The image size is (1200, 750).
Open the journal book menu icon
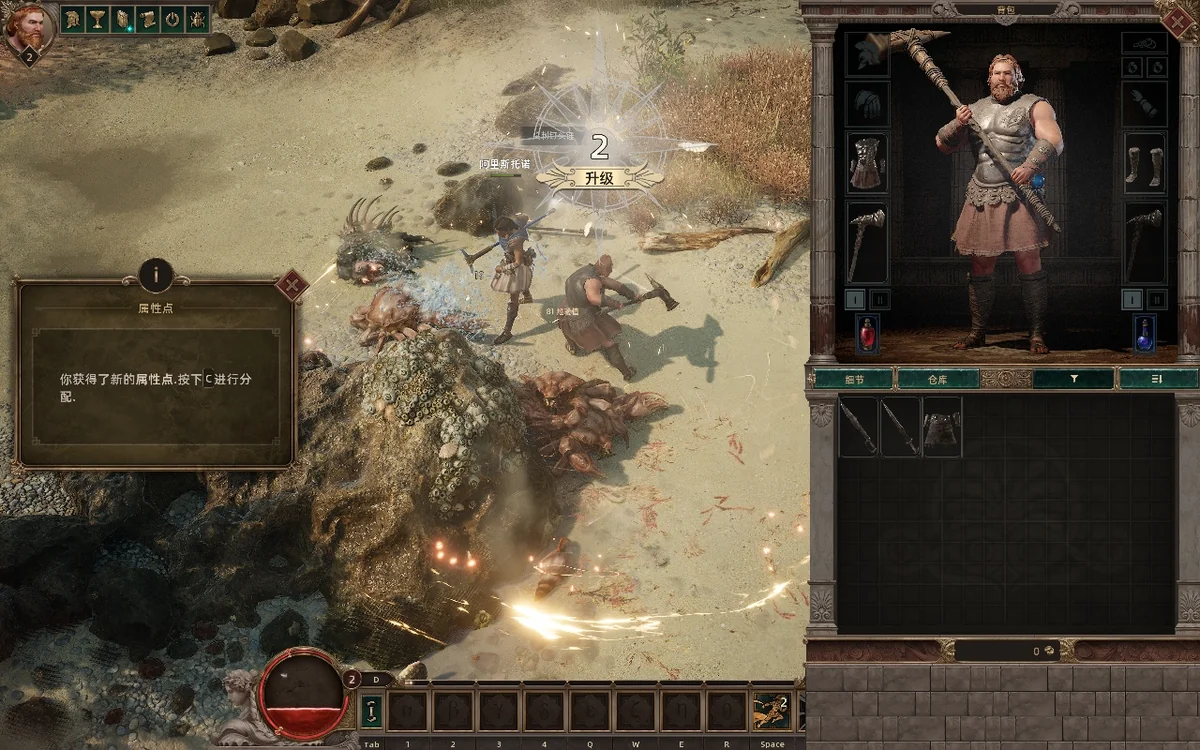click(123, 19)
